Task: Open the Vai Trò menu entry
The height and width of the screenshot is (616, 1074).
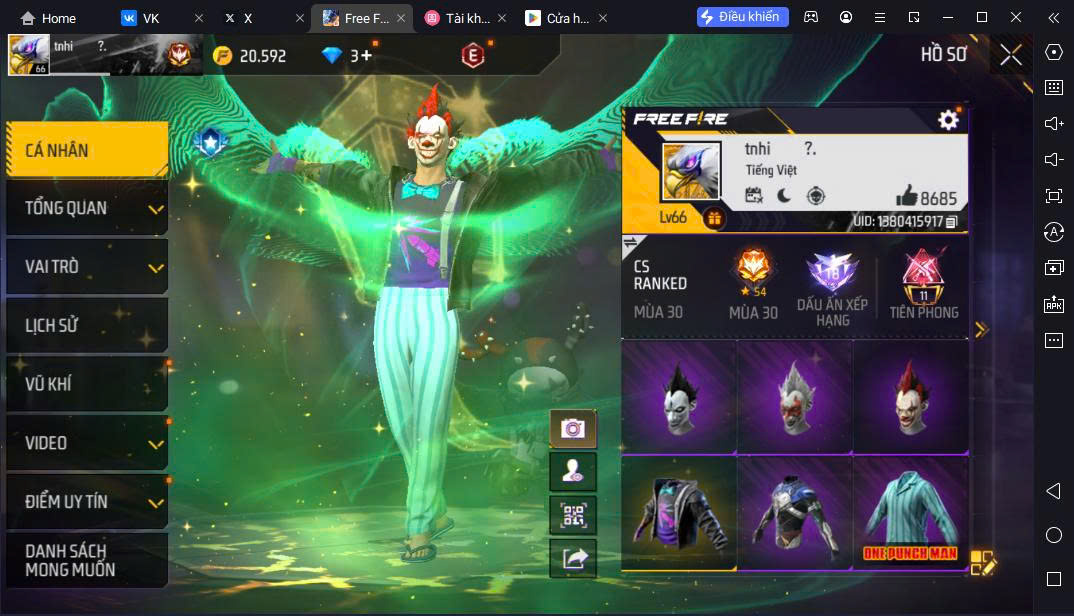Action: click(x=87, y=267)
